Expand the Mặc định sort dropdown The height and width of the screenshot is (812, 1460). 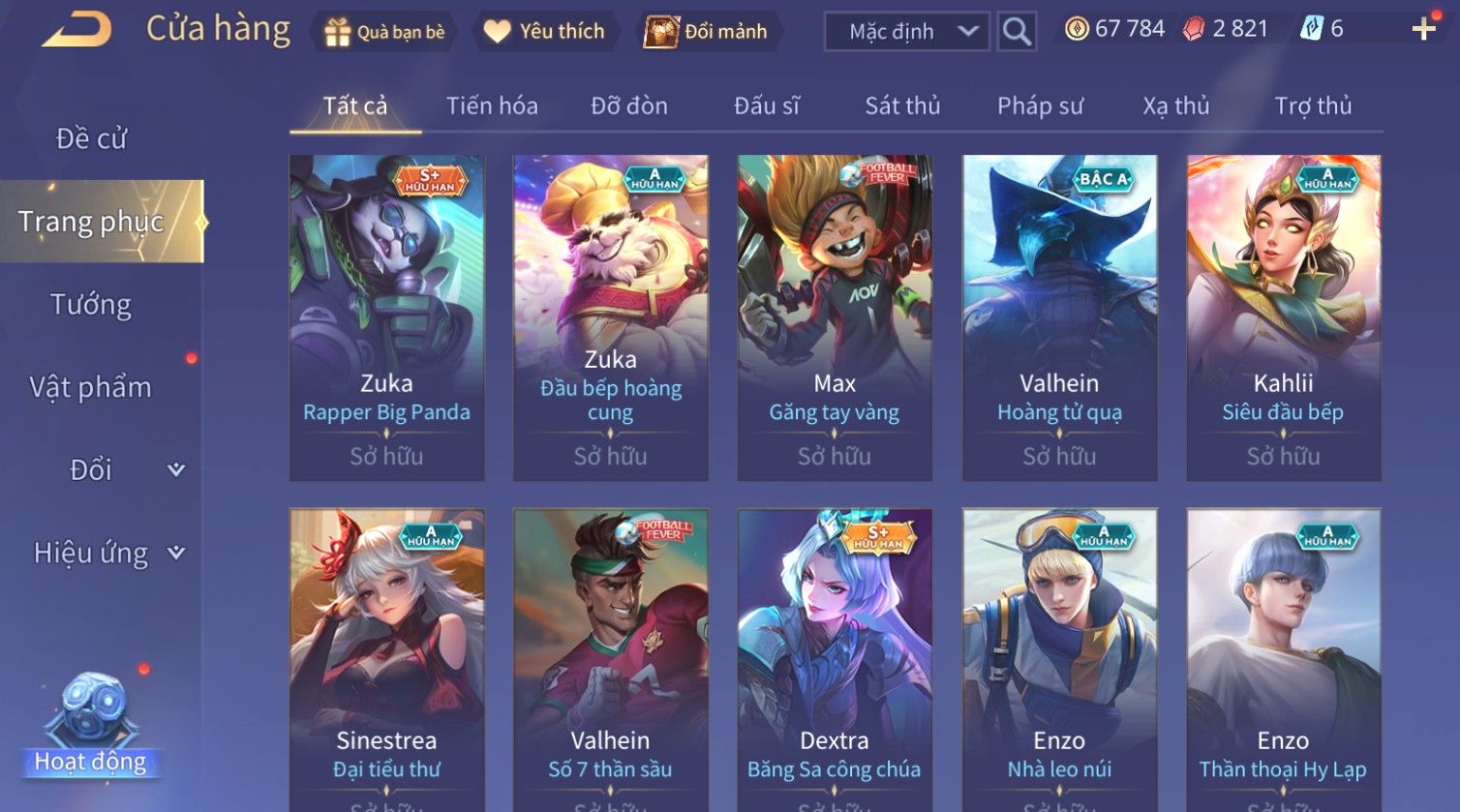tap(906, 32)
